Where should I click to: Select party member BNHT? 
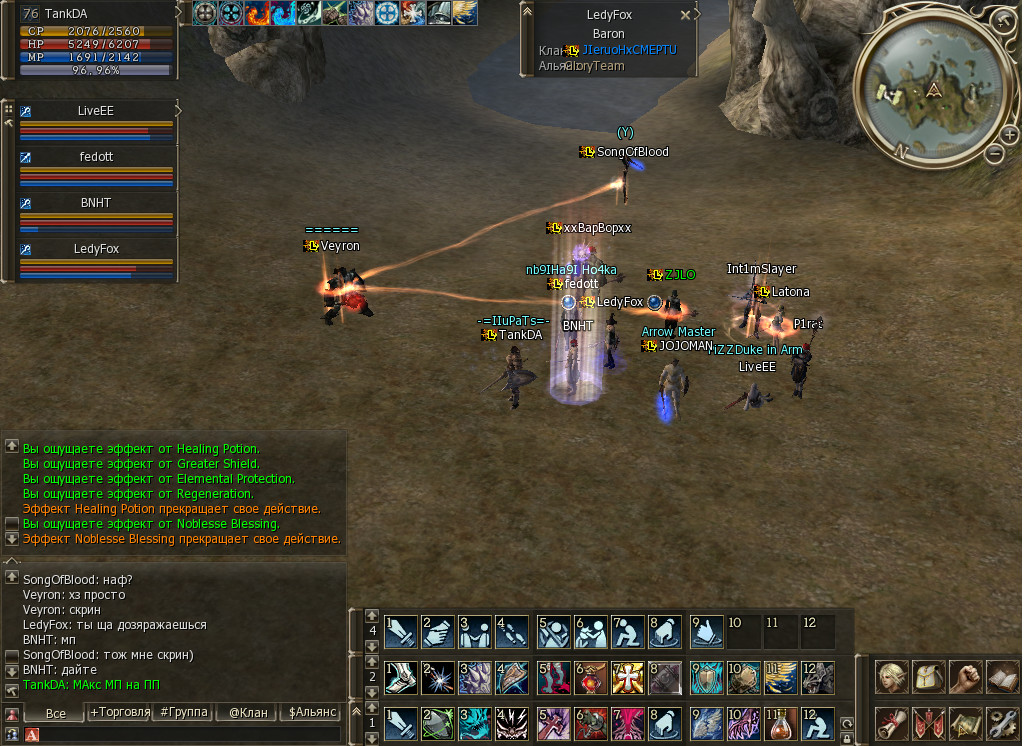[96, 203]
